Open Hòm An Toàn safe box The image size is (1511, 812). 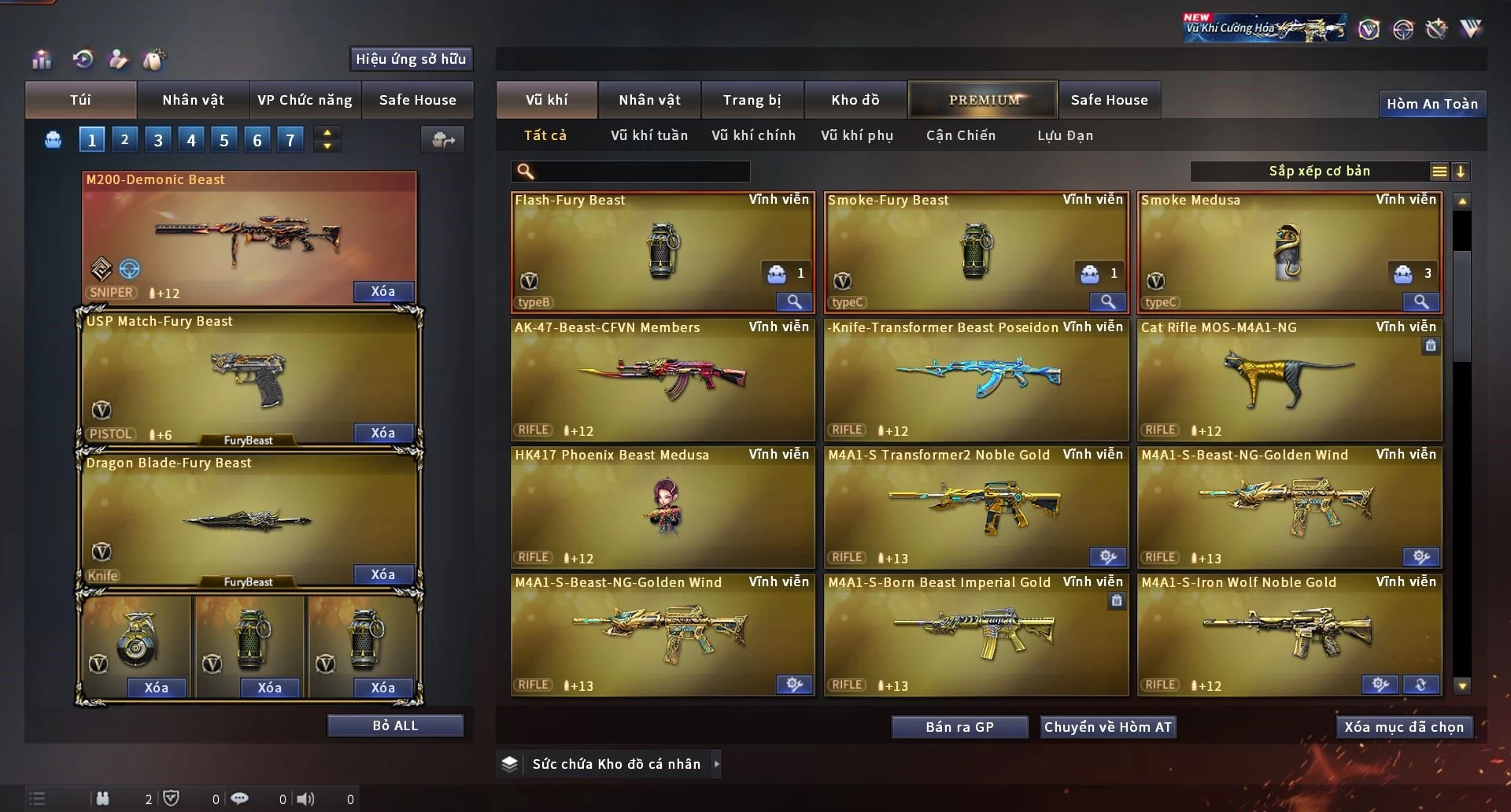pos(1432,104)
